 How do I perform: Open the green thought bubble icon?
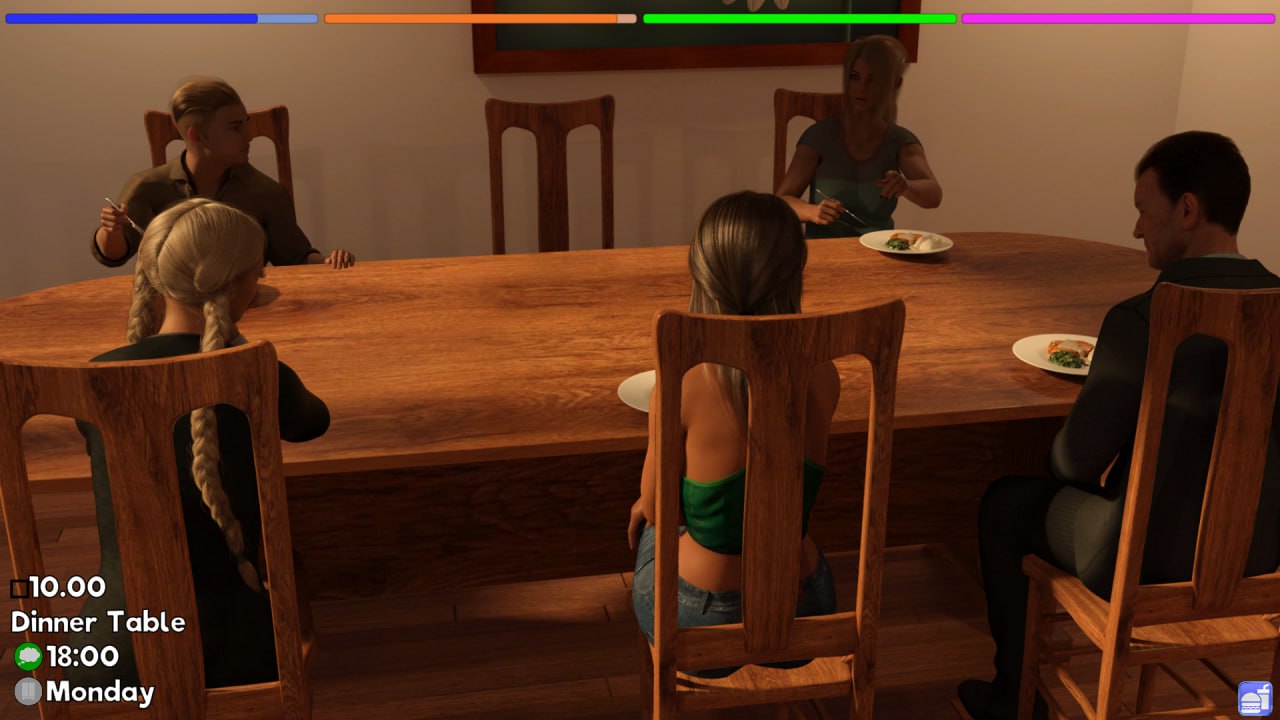click(28, 656)
